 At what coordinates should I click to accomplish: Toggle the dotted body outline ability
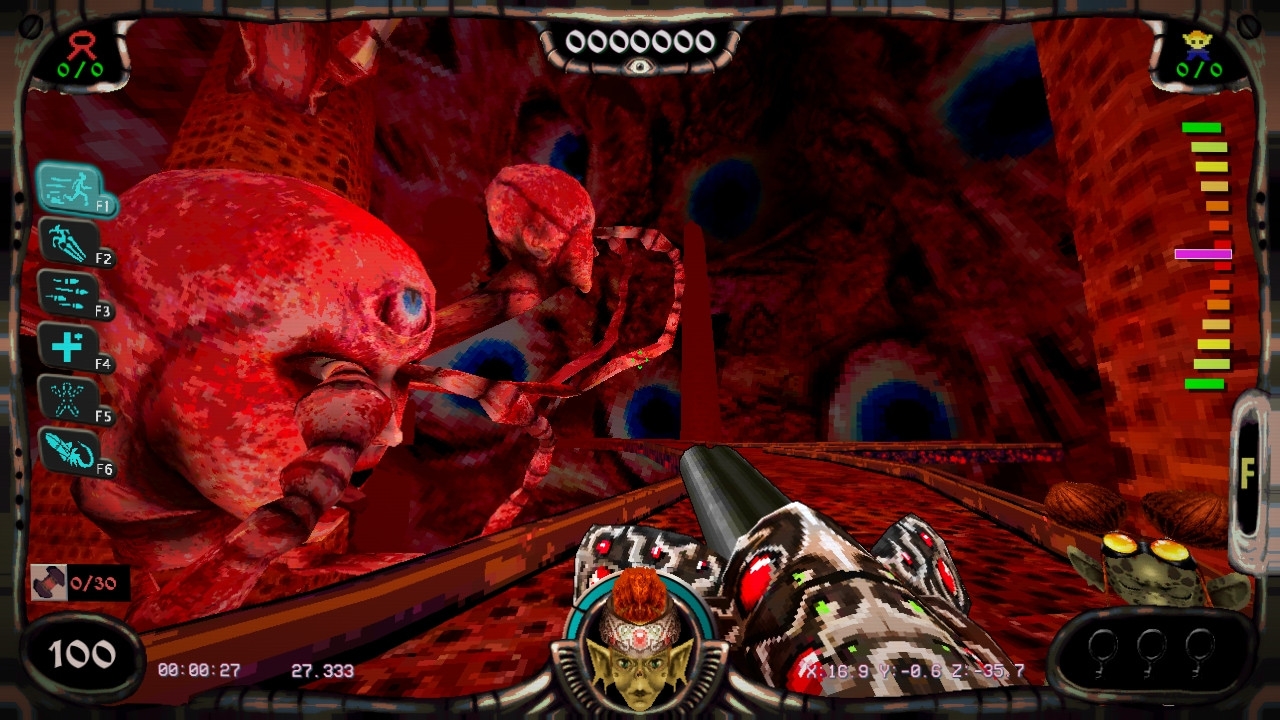68,399
